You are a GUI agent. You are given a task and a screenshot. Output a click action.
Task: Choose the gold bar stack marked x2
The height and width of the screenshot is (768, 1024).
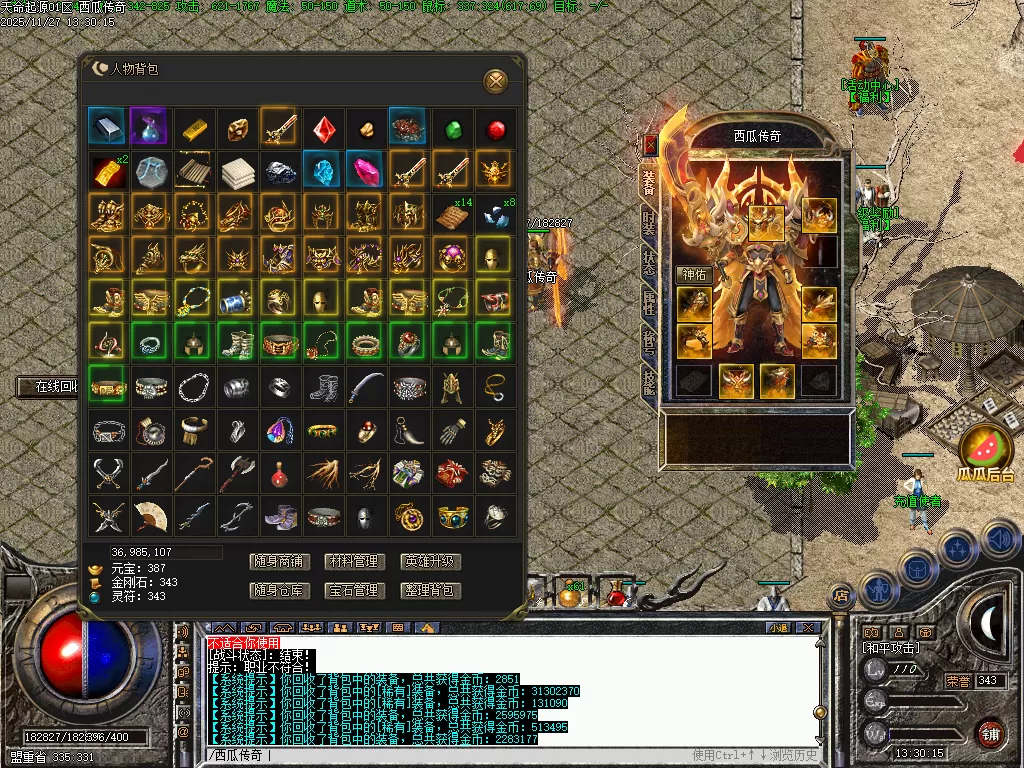[106, 171]
